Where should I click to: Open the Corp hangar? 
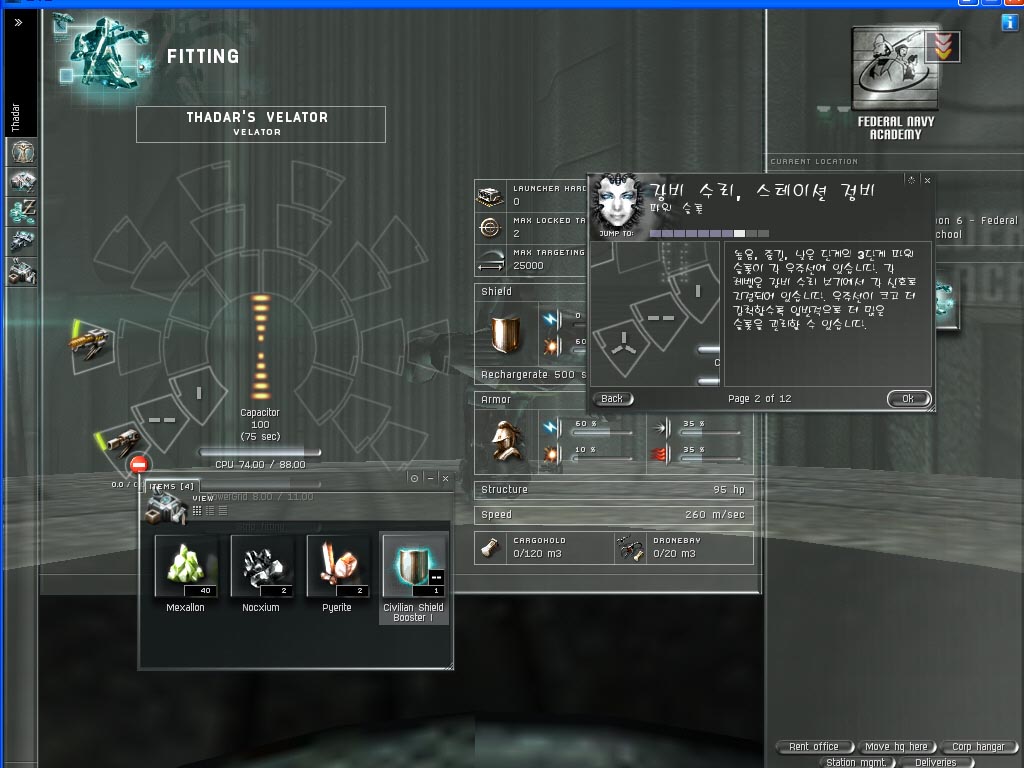pyautogui.click(x=977, y=746)
